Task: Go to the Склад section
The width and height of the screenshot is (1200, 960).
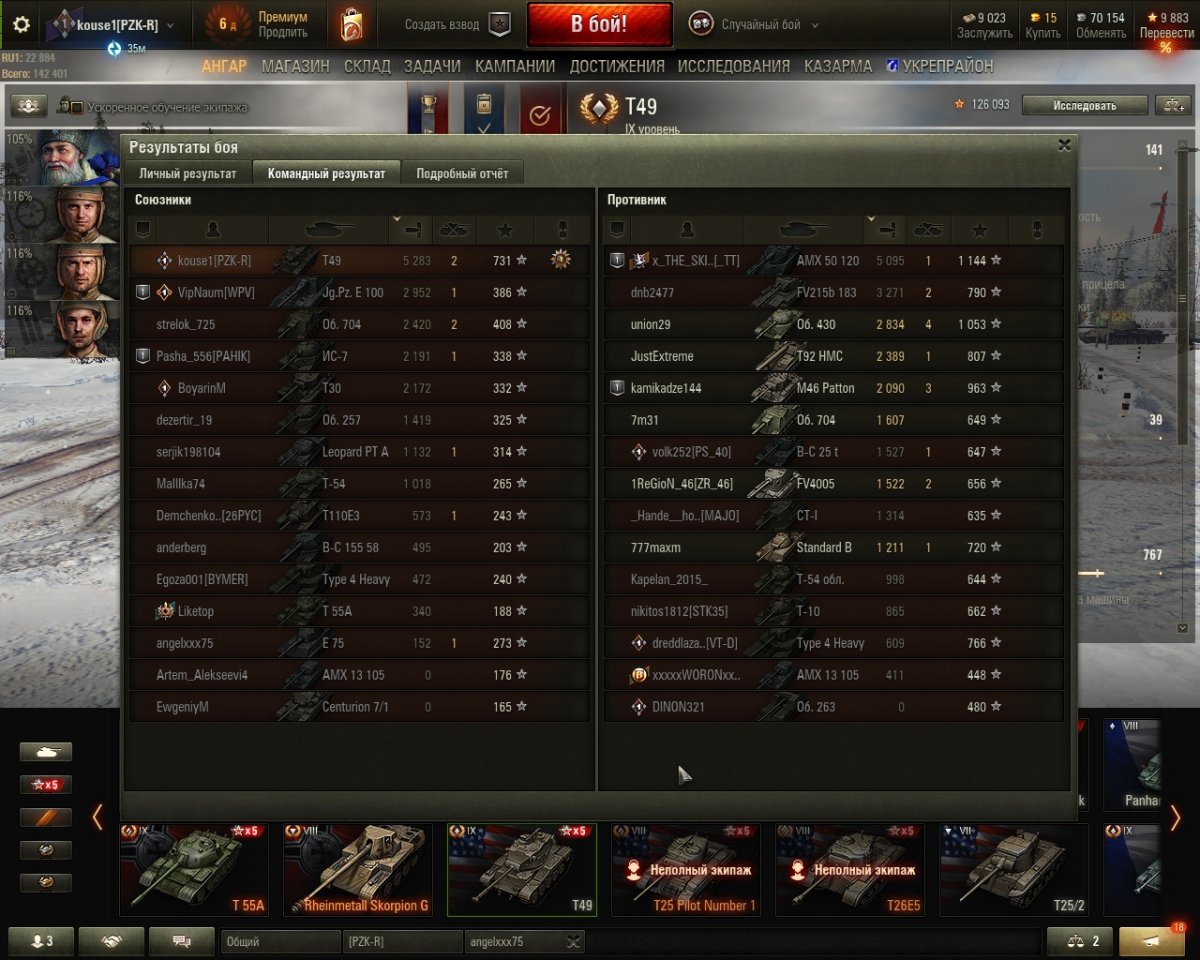Action: pos(366,66)
